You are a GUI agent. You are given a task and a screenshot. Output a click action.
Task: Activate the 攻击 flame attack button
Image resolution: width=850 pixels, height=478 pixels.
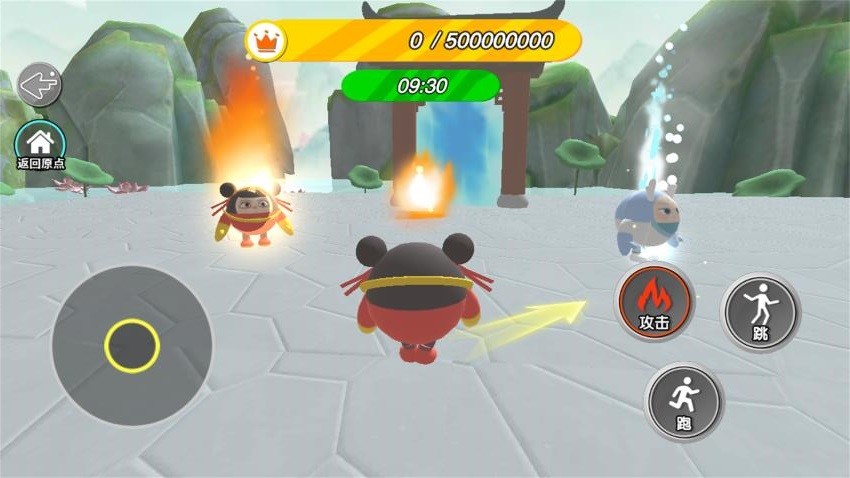tap(654, 302)
